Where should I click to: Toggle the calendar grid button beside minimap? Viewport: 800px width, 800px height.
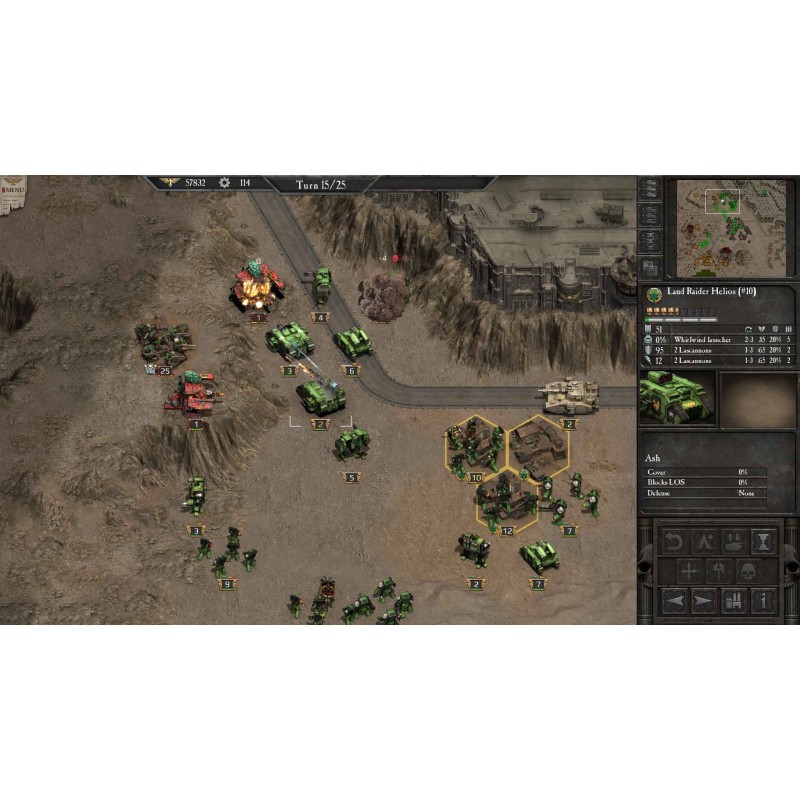(x=650, y=268)
